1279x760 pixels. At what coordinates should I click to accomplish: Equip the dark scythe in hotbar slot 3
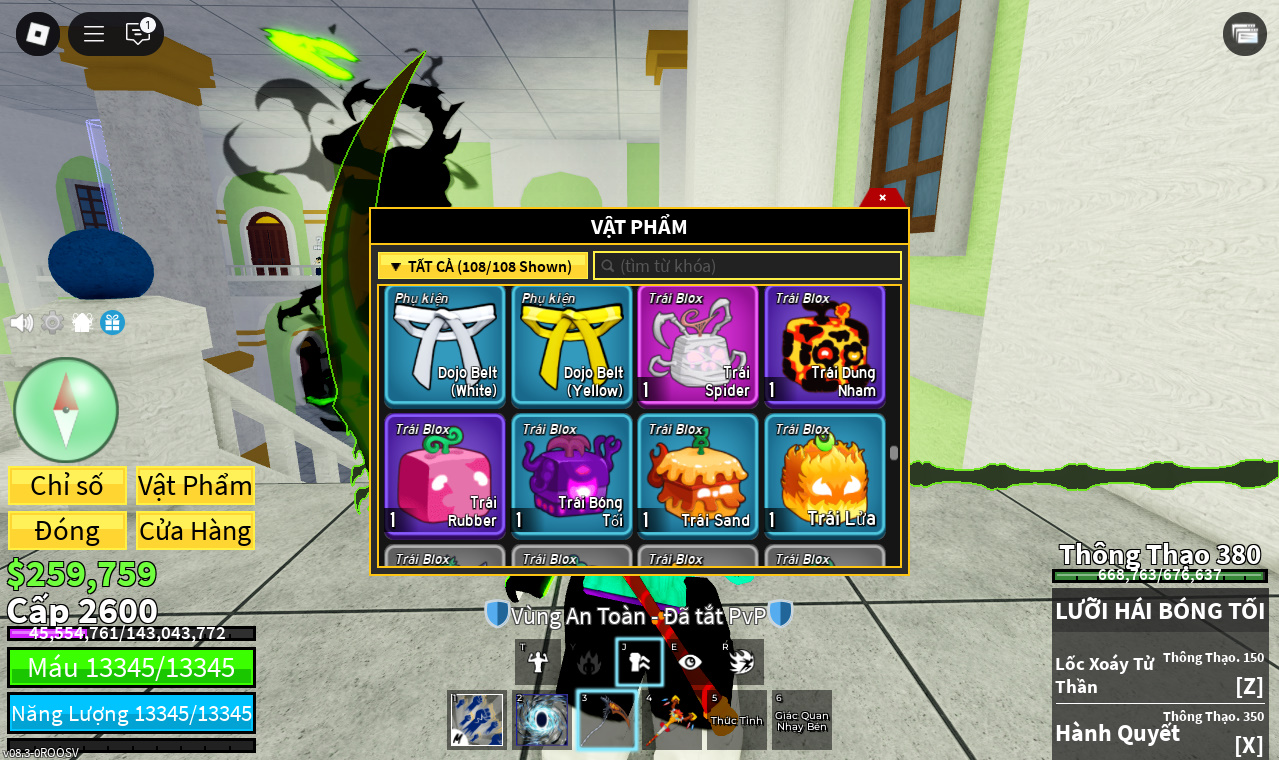tap(607, 720)
